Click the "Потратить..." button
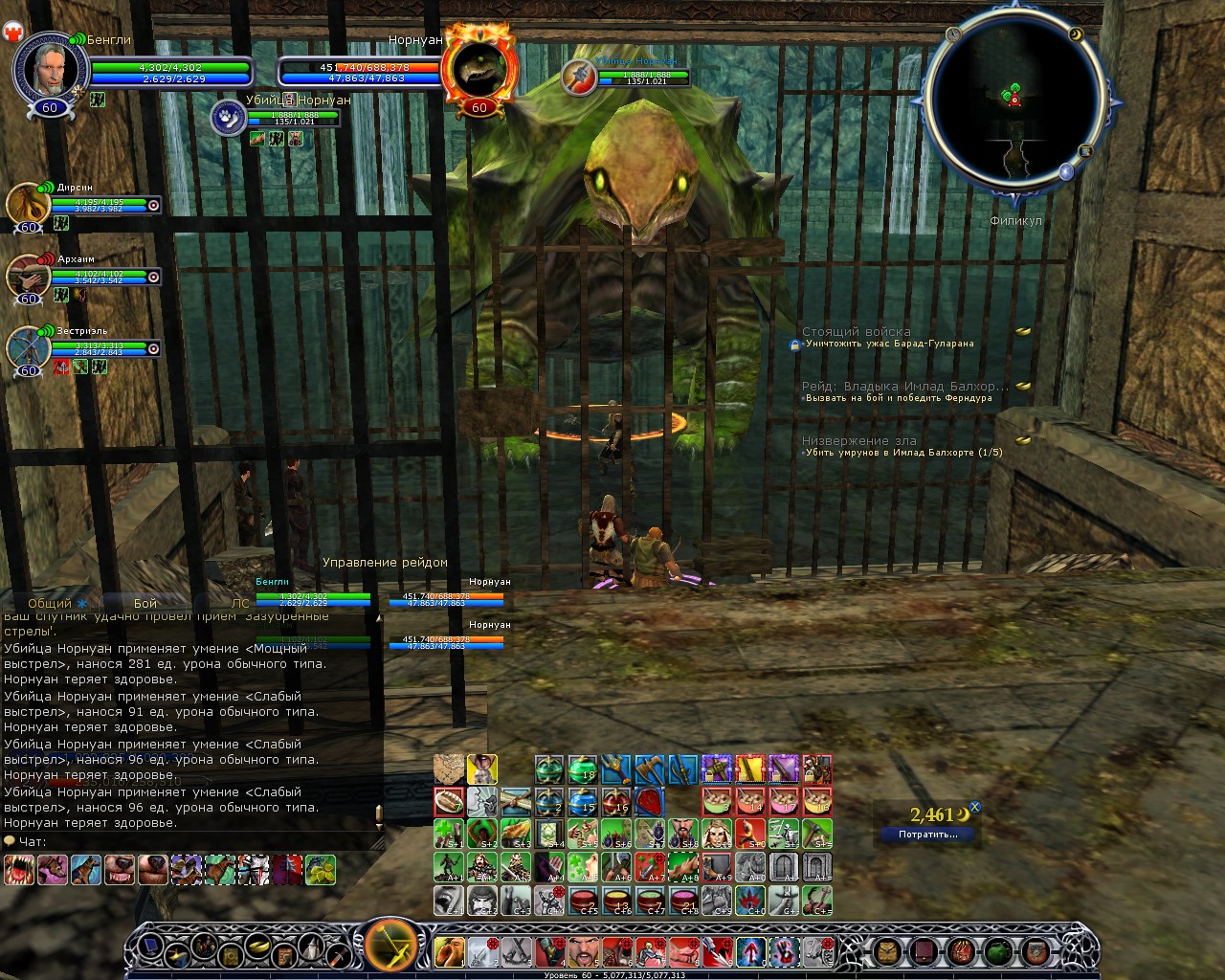 (927, 835)
